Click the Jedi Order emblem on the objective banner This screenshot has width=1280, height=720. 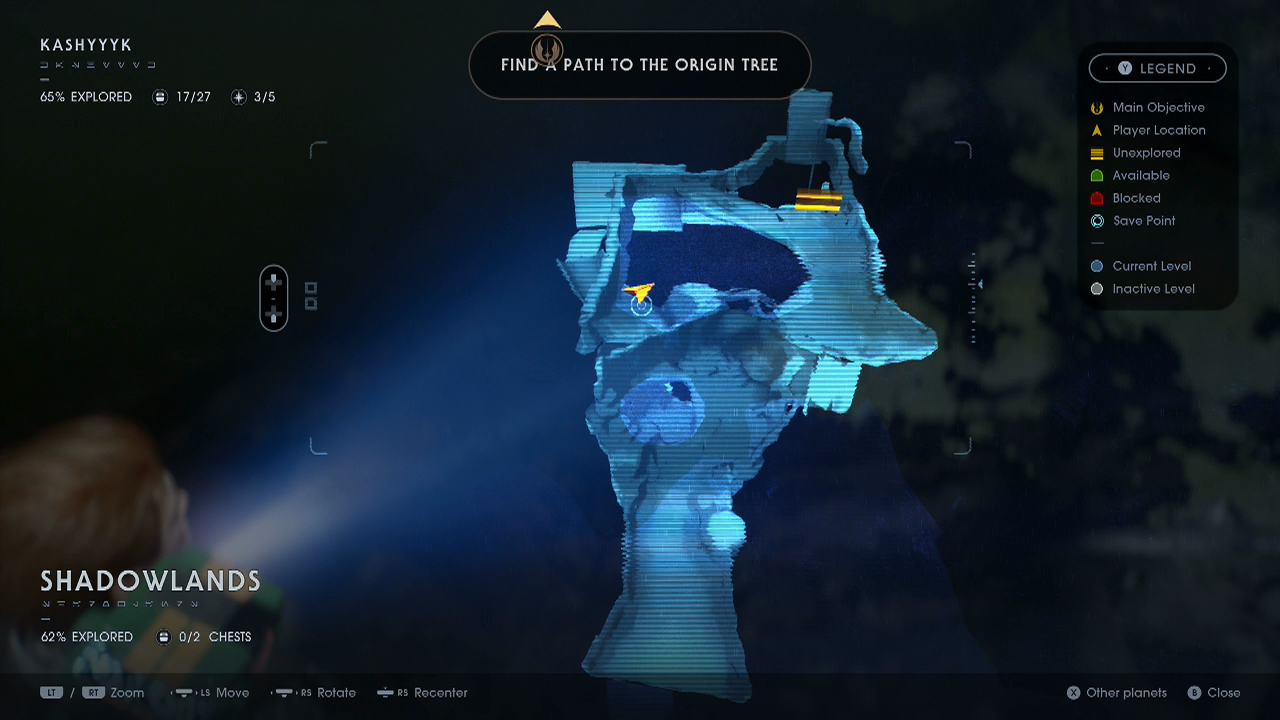(x=546, y=50)
